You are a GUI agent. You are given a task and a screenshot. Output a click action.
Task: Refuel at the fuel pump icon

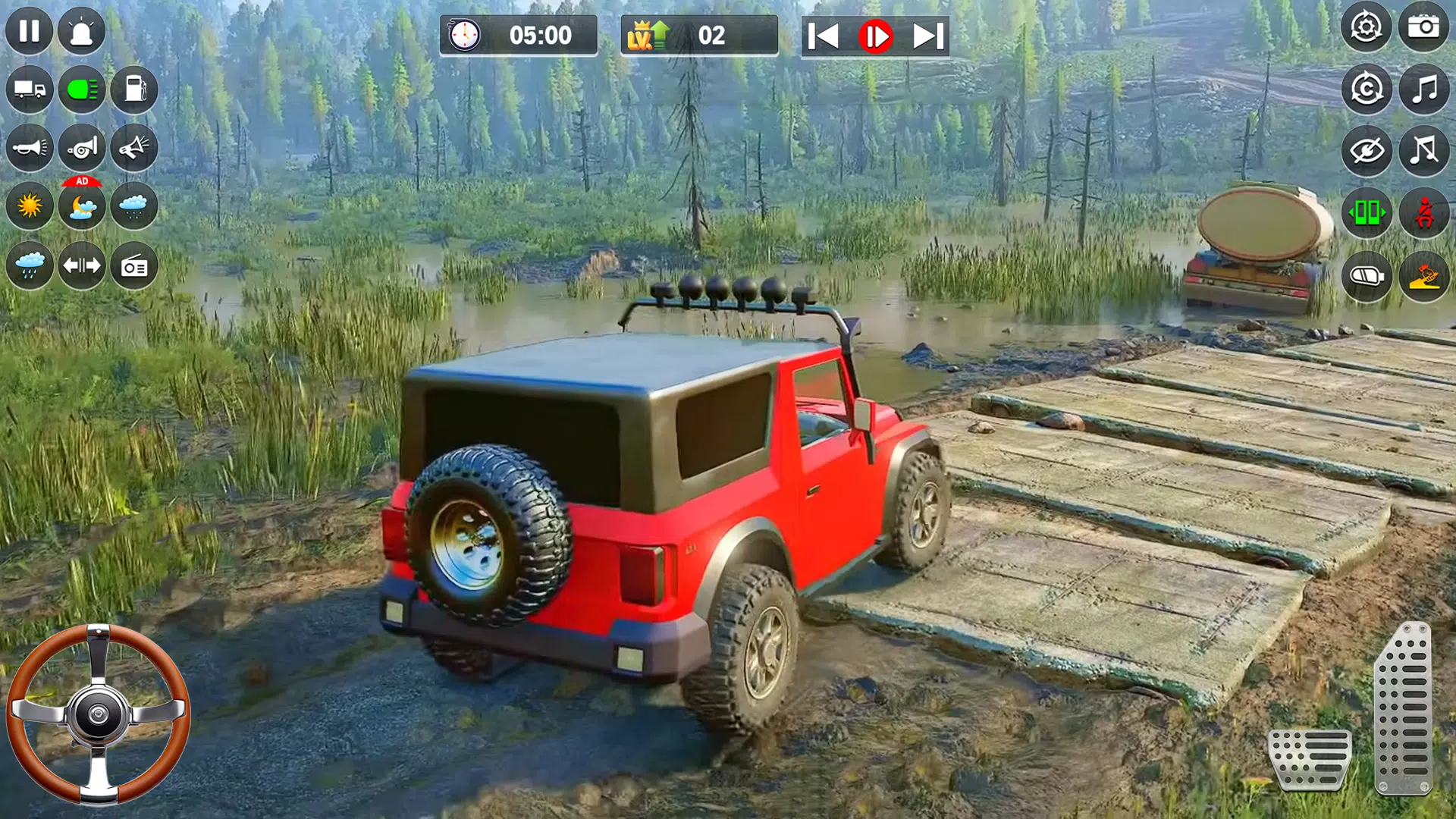tap(135, 91)
